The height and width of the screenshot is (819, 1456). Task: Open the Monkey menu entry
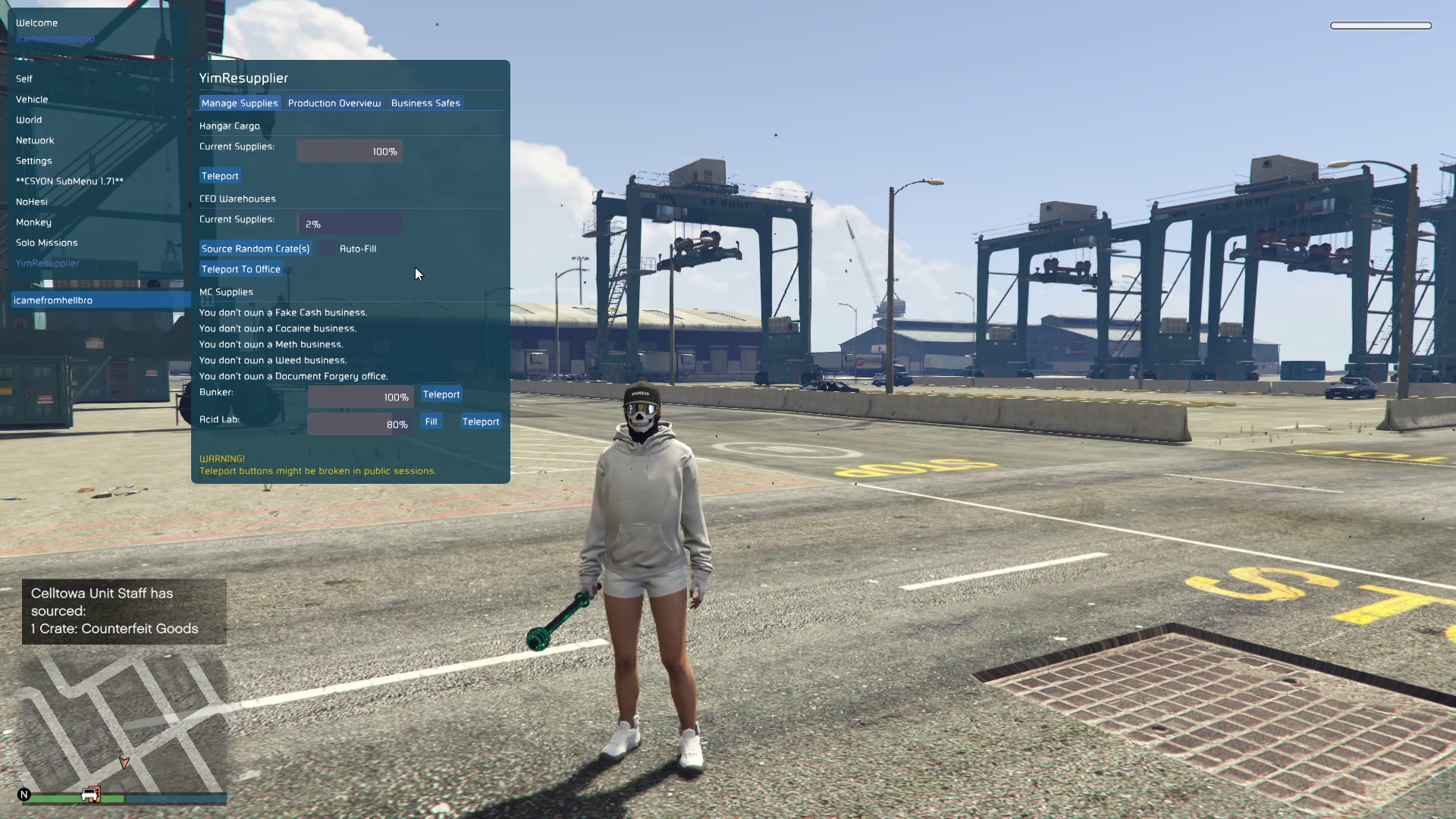[33, 222]
